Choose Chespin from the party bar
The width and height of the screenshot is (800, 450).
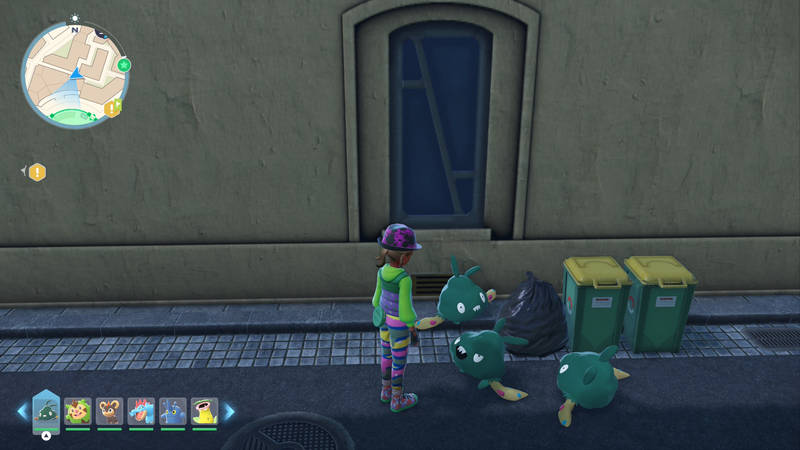78,410
